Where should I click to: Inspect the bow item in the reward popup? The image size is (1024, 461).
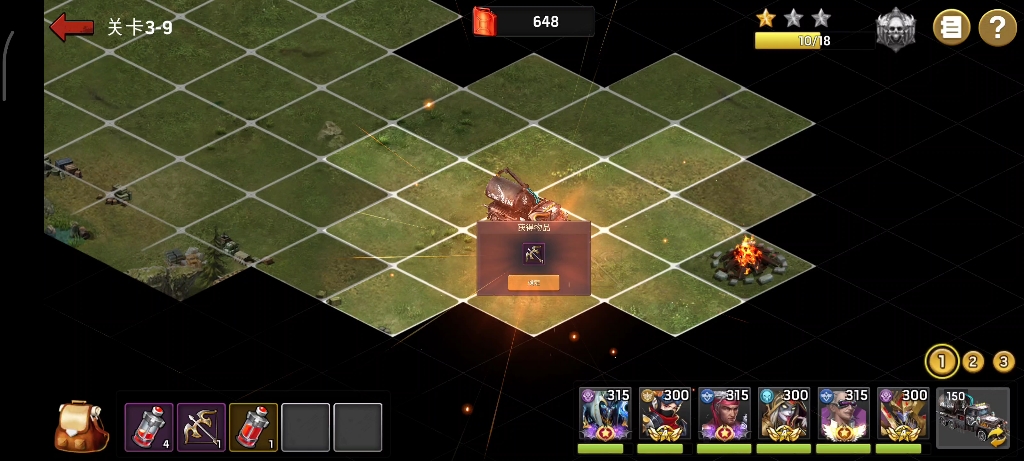coord(533,253)
